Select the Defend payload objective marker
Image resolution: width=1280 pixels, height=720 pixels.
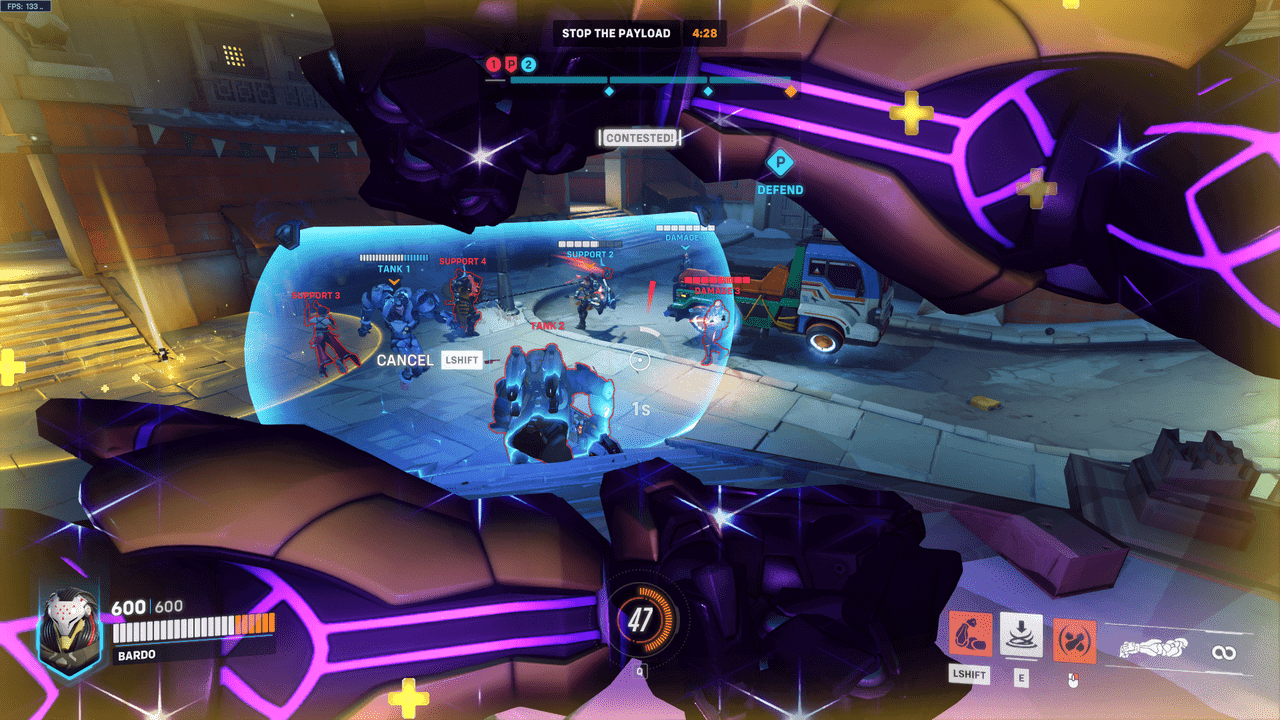[x=780, y=162]
